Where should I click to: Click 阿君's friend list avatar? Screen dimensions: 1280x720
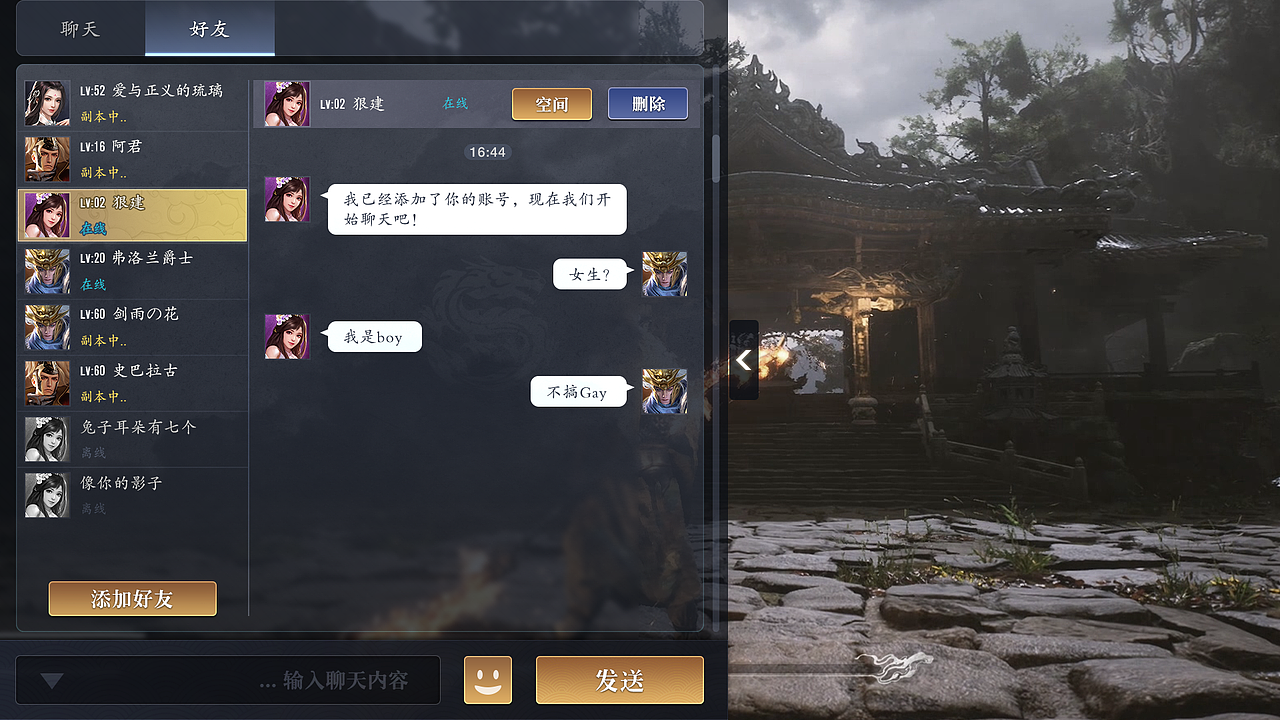[x=47, y=159]
